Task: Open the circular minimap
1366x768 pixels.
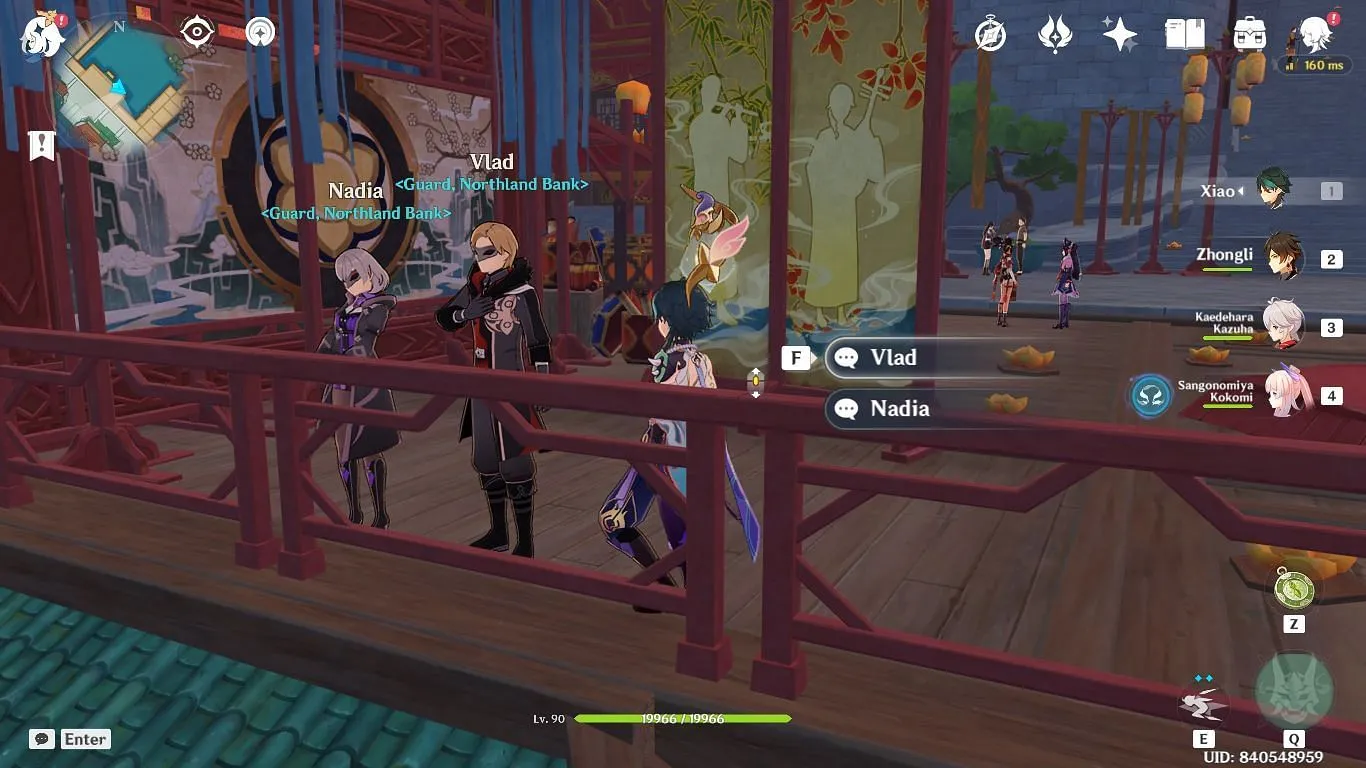Action: [119, 84]
